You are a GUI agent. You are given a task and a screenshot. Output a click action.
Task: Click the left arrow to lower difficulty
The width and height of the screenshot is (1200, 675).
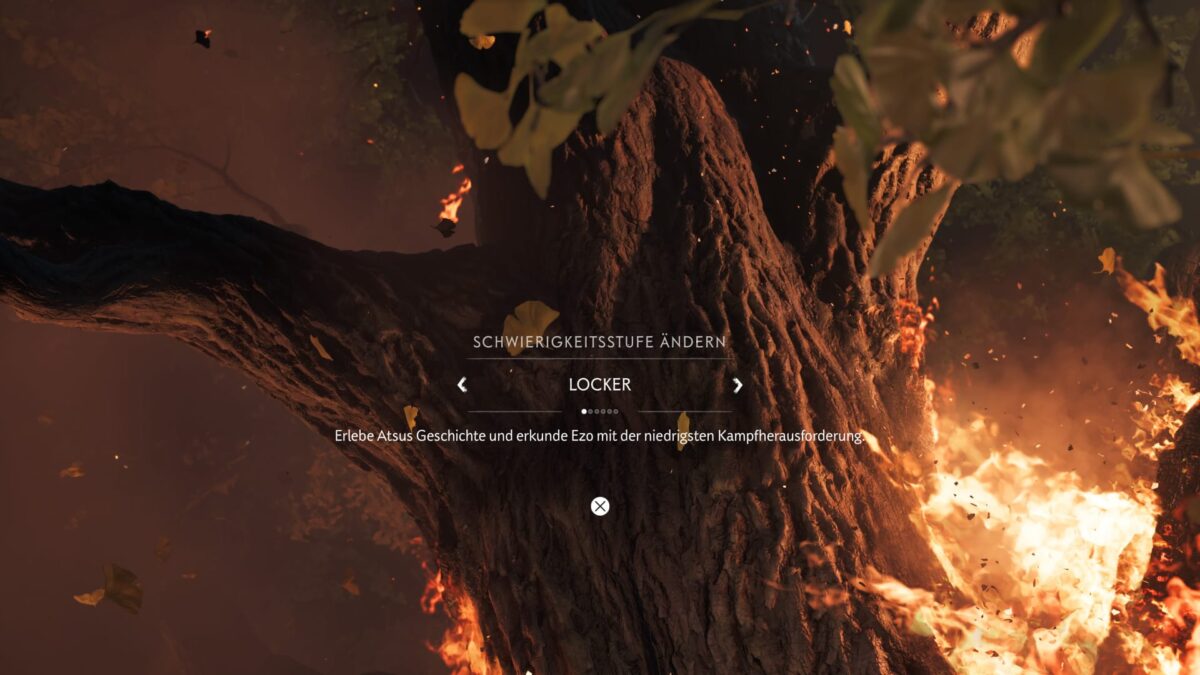click(x=462, y=385)
